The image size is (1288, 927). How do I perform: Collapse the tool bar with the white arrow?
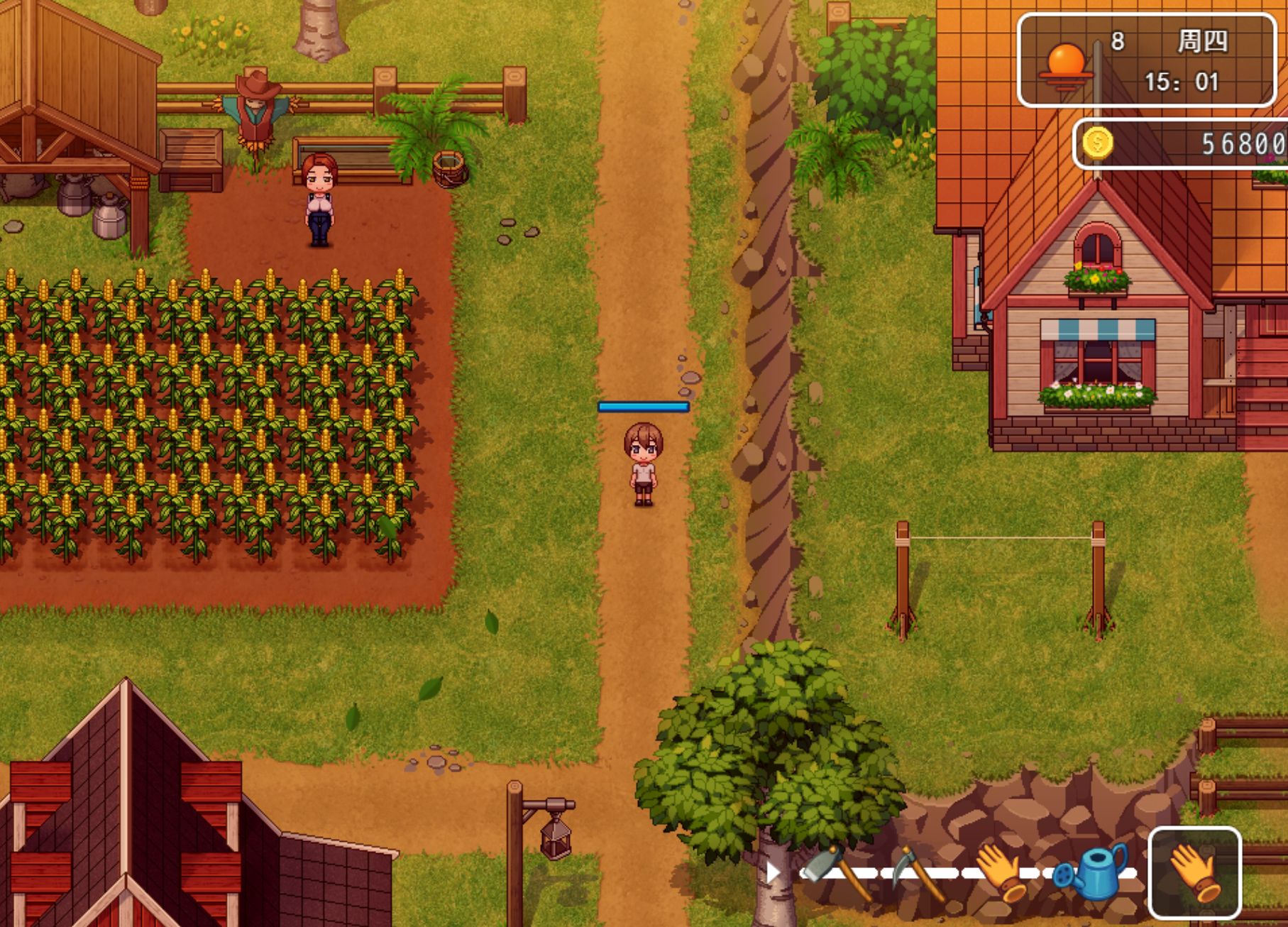pos(772,872)
